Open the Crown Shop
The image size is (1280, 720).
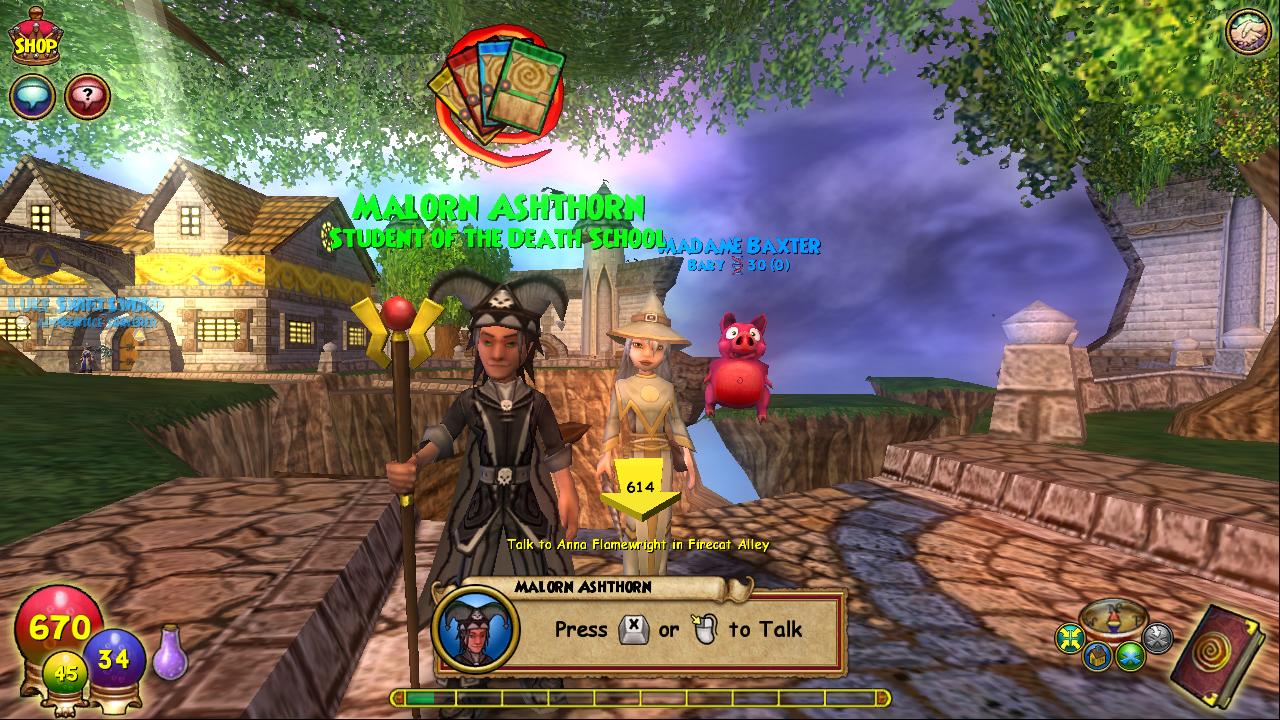(36, 37)
